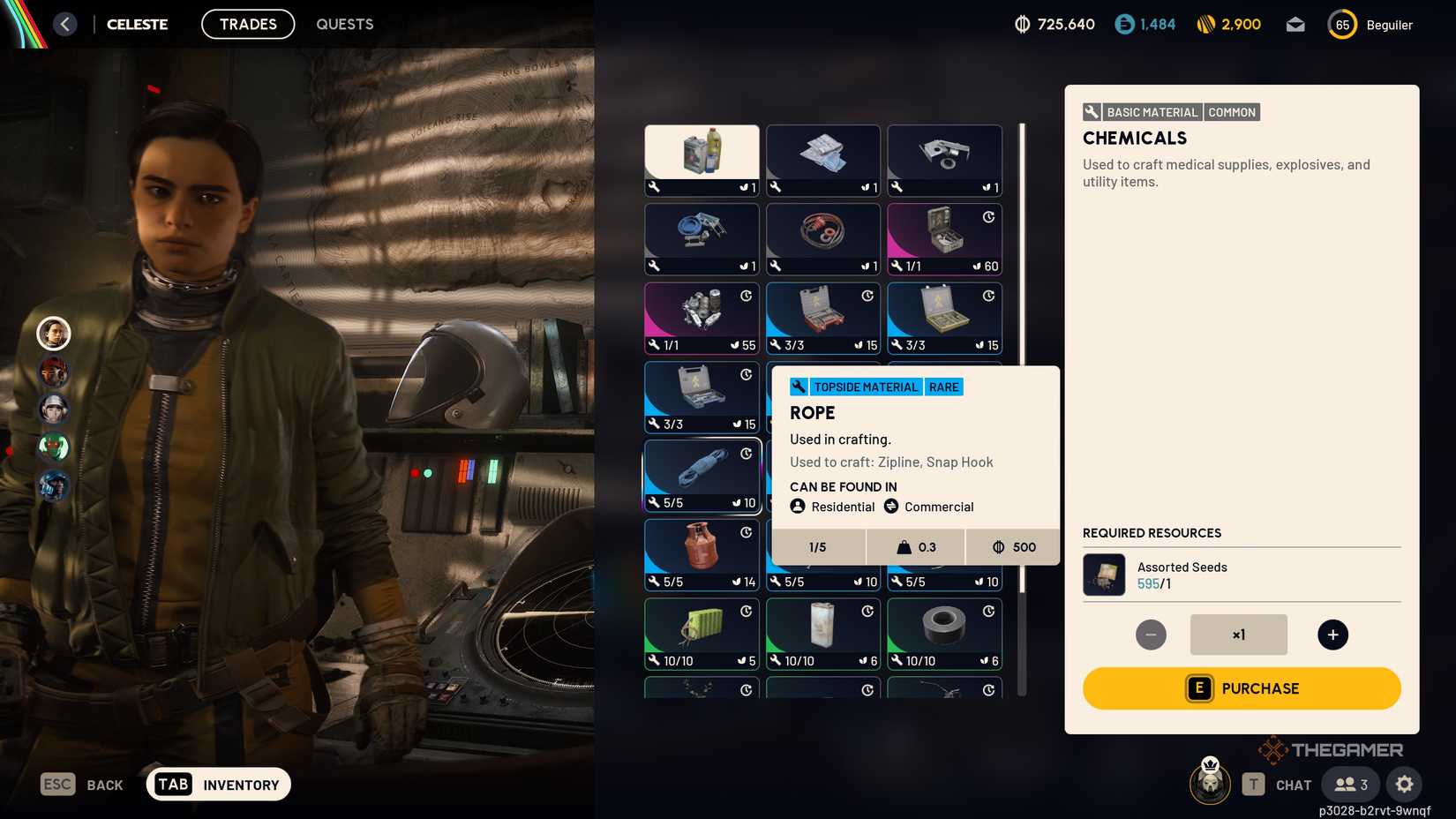The image size is (1456, 819).
Task: Decrease purchase quantity with the minus button
Action: pyautogui.click(x=1151, y=635)
